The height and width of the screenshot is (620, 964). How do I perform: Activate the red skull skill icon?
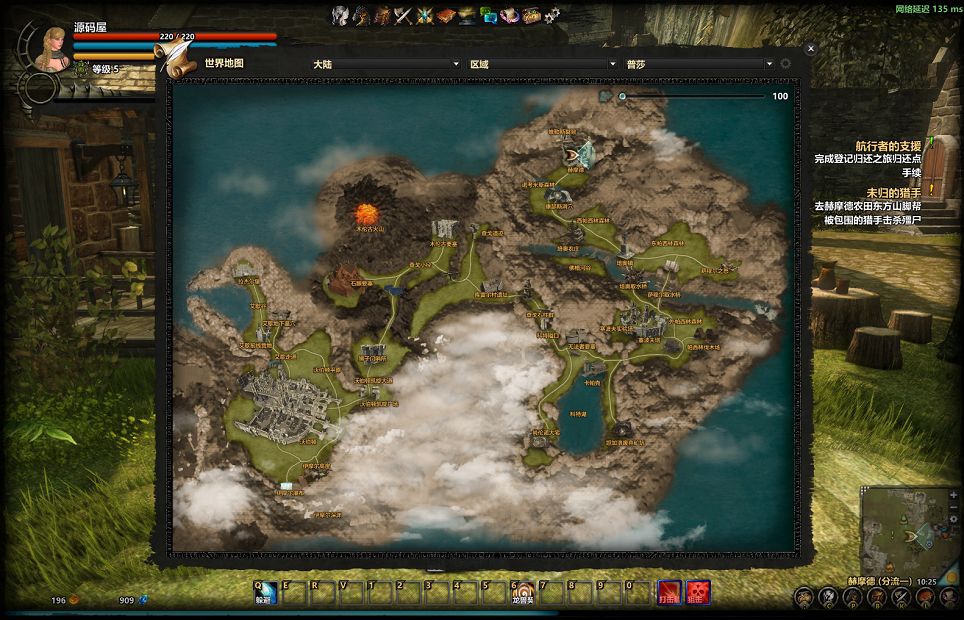699,593
